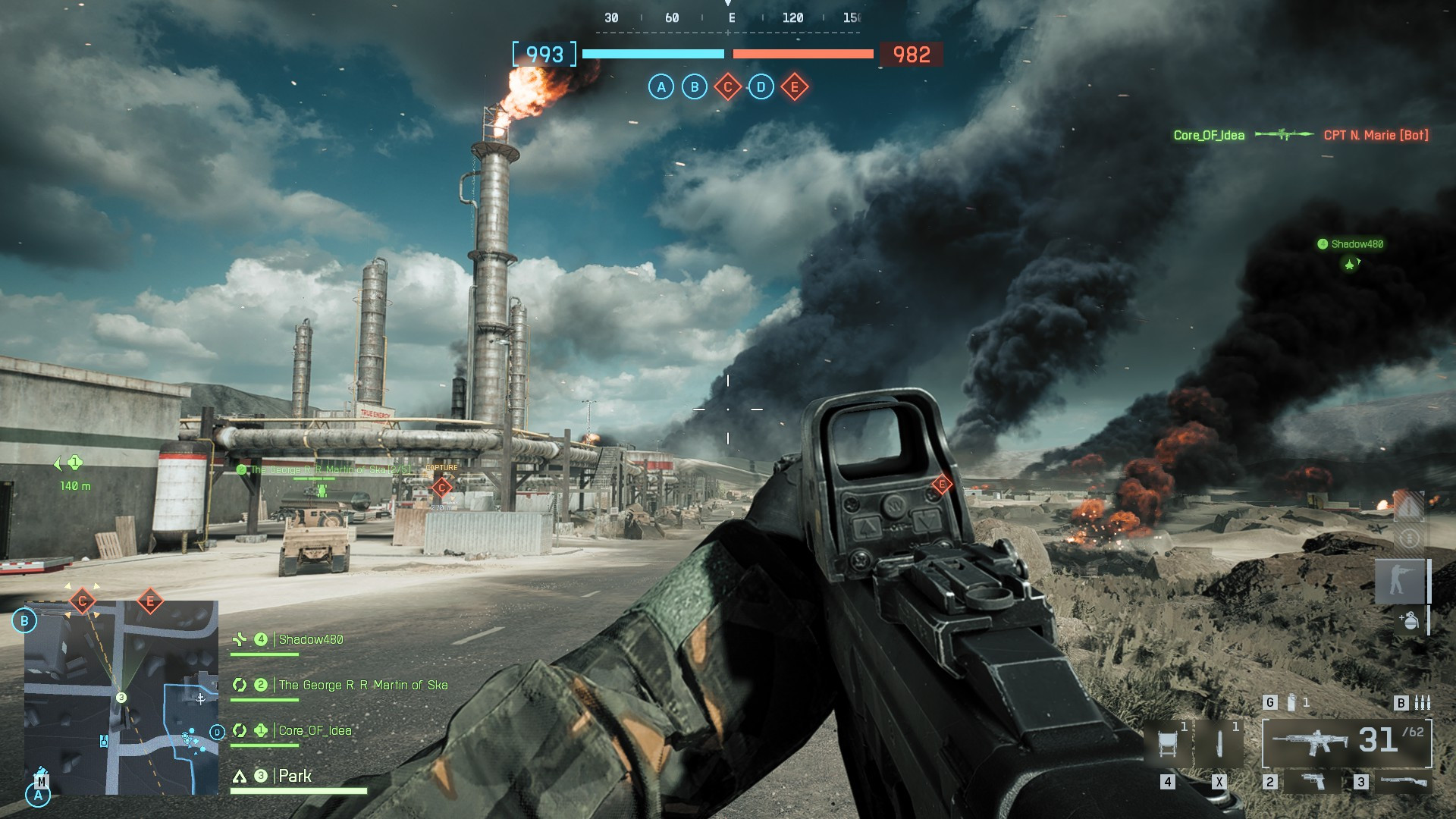Click the grenade resupply icon on the right sidebar
The height and width of the screenshot is (819, 1456).
[x=1410, y=620]
